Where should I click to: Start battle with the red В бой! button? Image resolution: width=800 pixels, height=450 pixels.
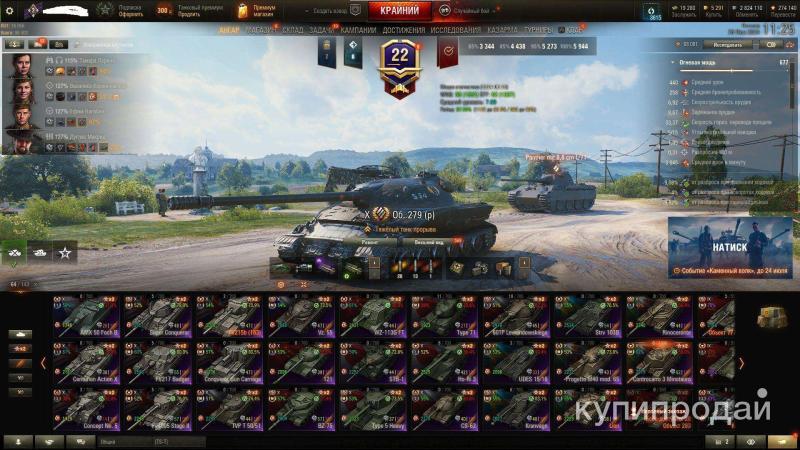tap(399, 11)
